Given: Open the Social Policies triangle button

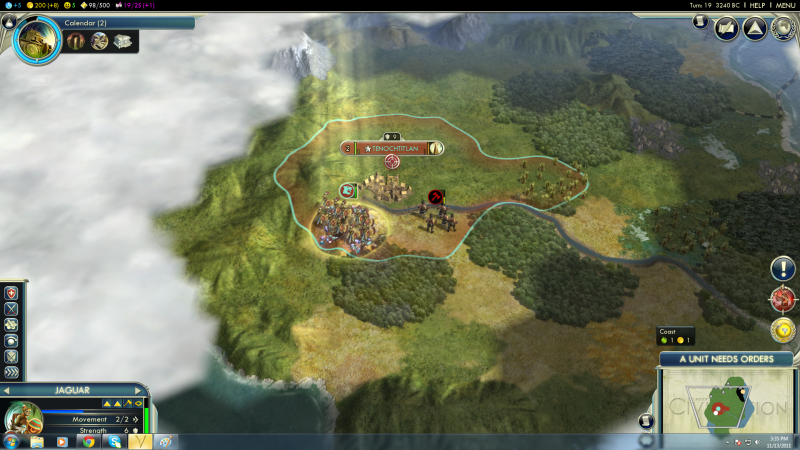Looking at the screenshot, I should [754, 27].
